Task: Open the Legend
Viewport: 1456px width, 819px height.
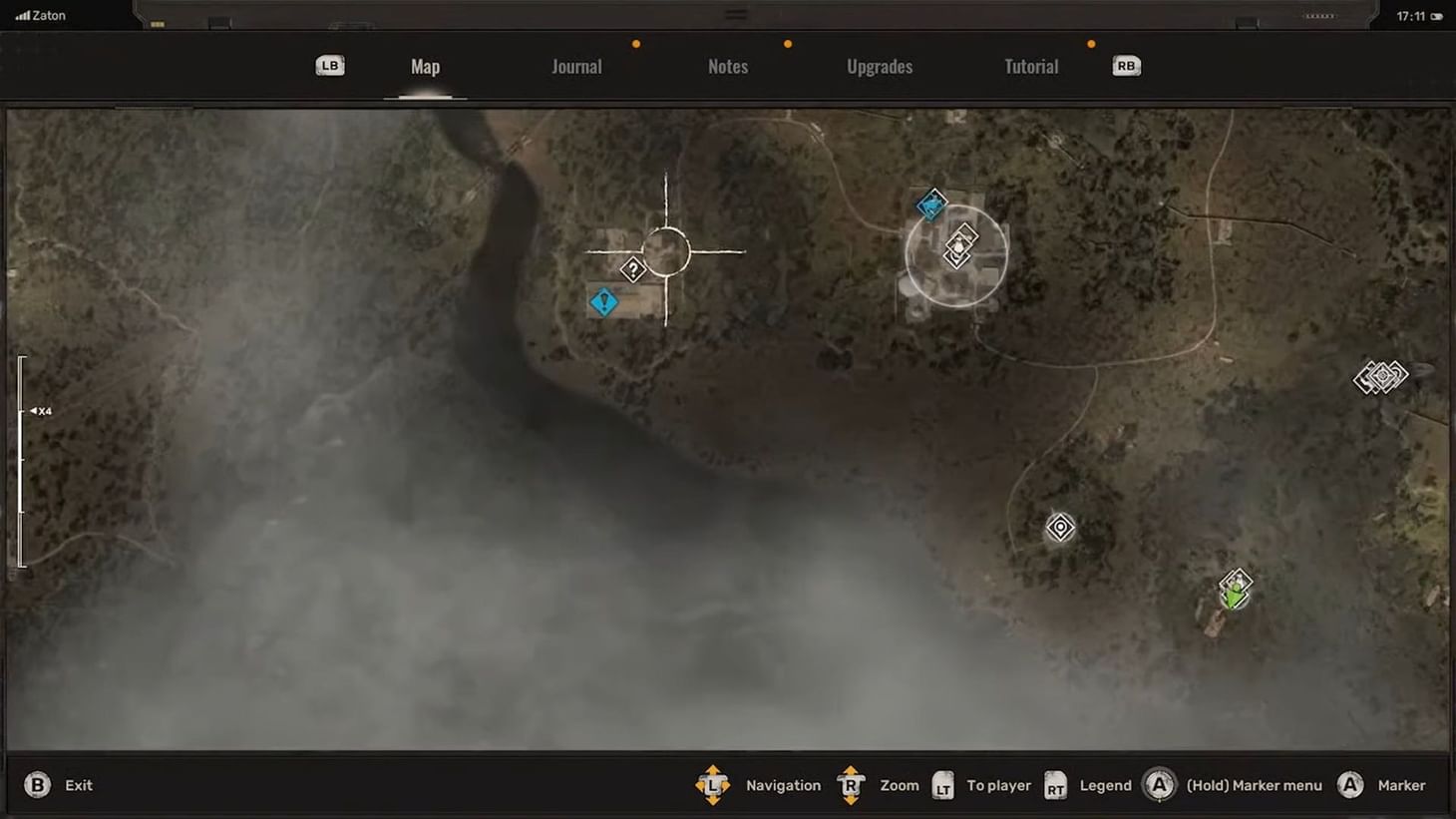Action: point(1104,785)
